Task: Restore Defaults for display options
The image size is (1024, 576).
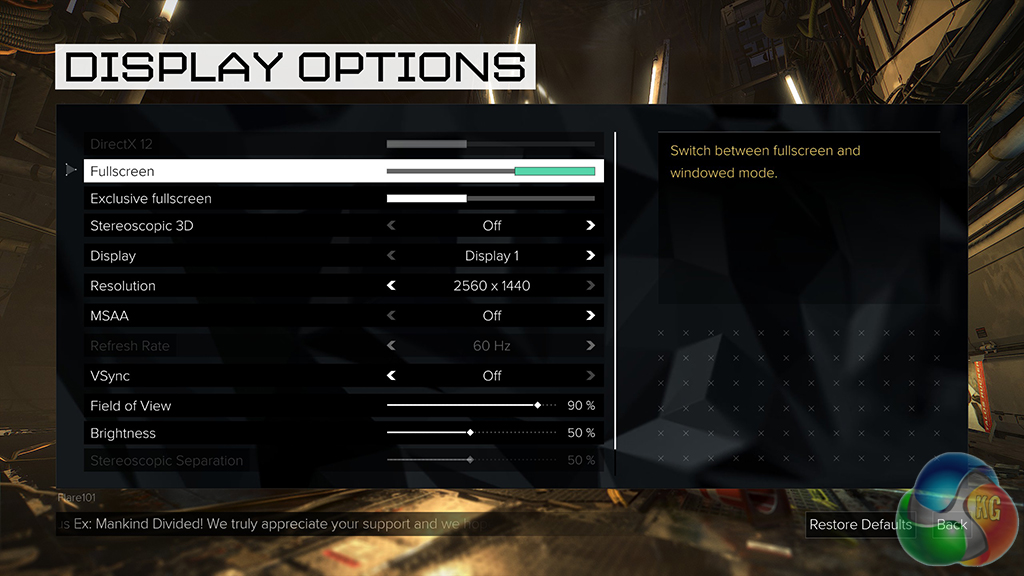Action: point(860,524)
